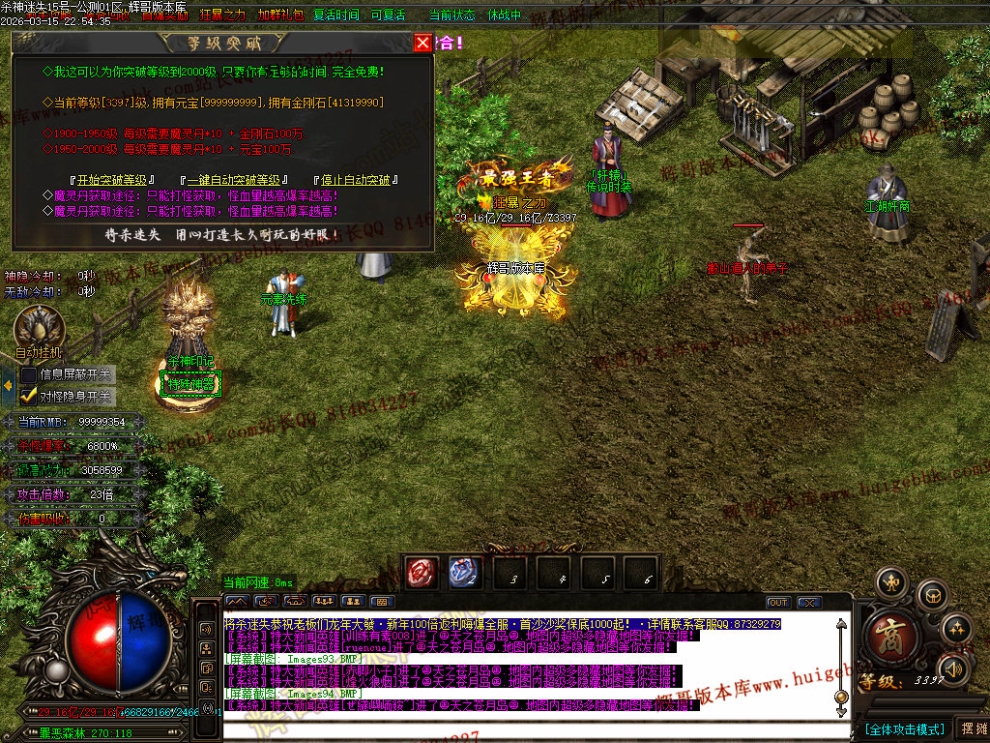Toggle sound with the speaker icon

954,668
